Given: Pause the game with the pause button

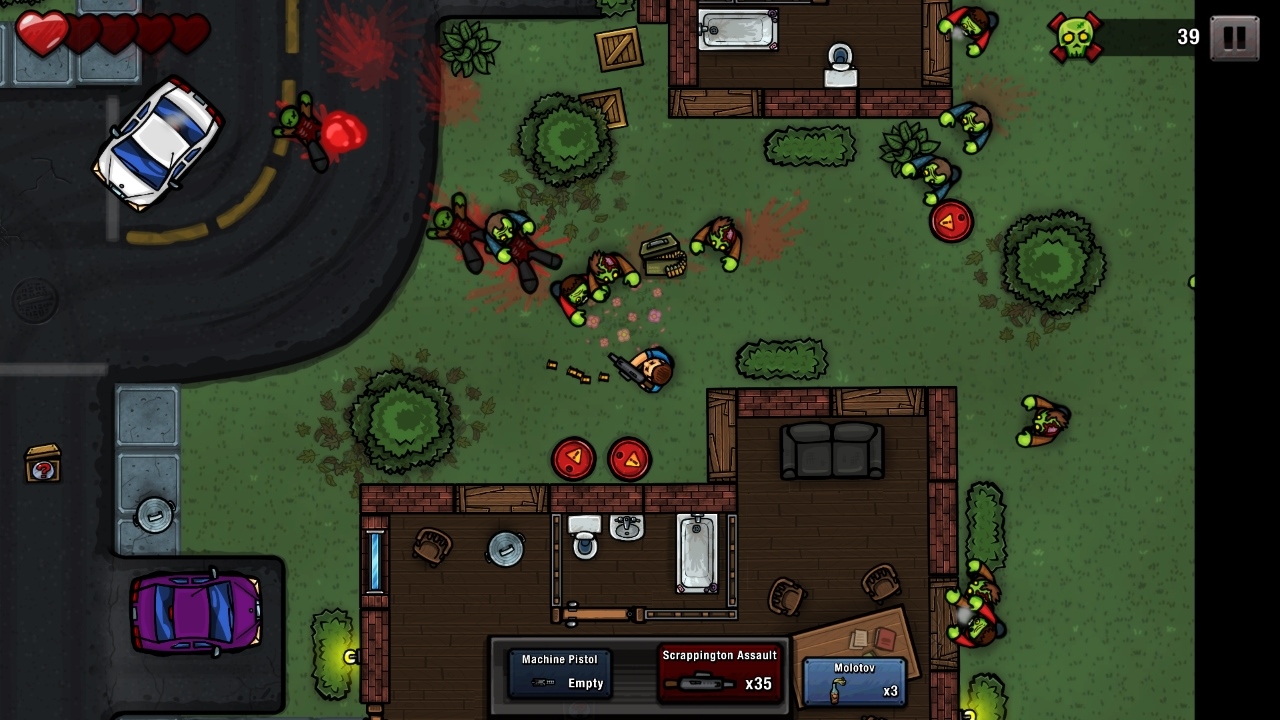Looking at the screenshot, I should pos(1233,36).
